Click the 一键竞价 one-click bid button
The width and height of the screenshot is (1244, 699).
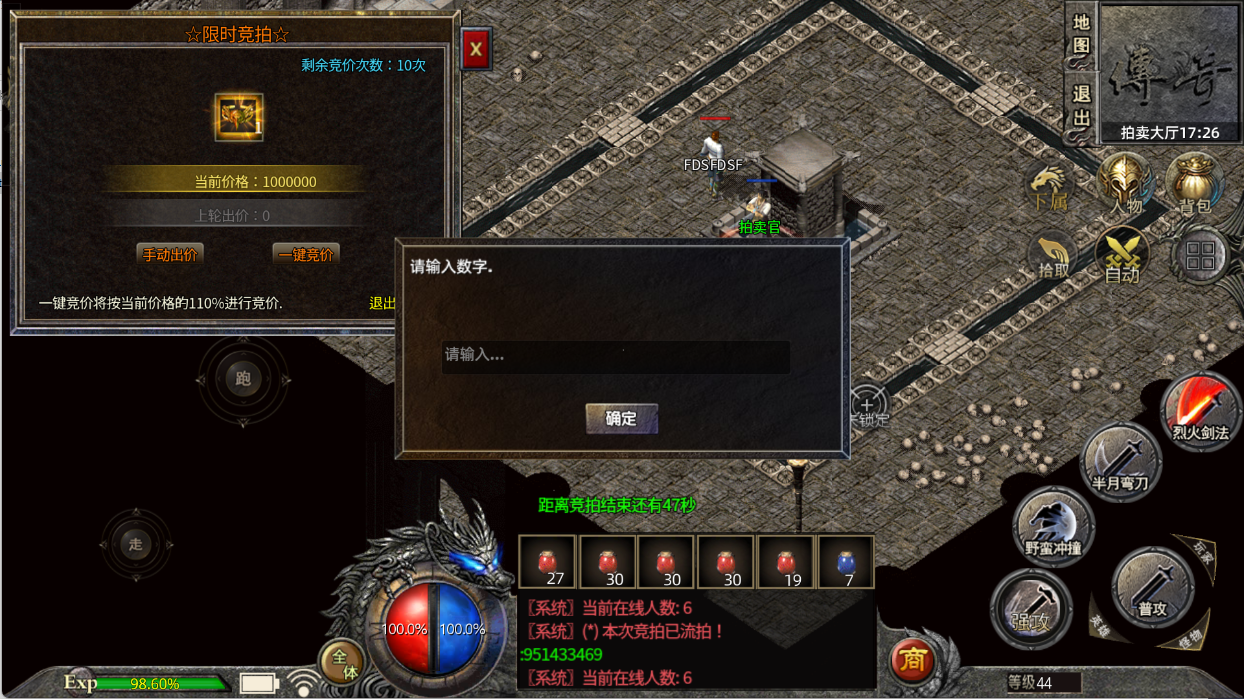(x=306, y=254)
